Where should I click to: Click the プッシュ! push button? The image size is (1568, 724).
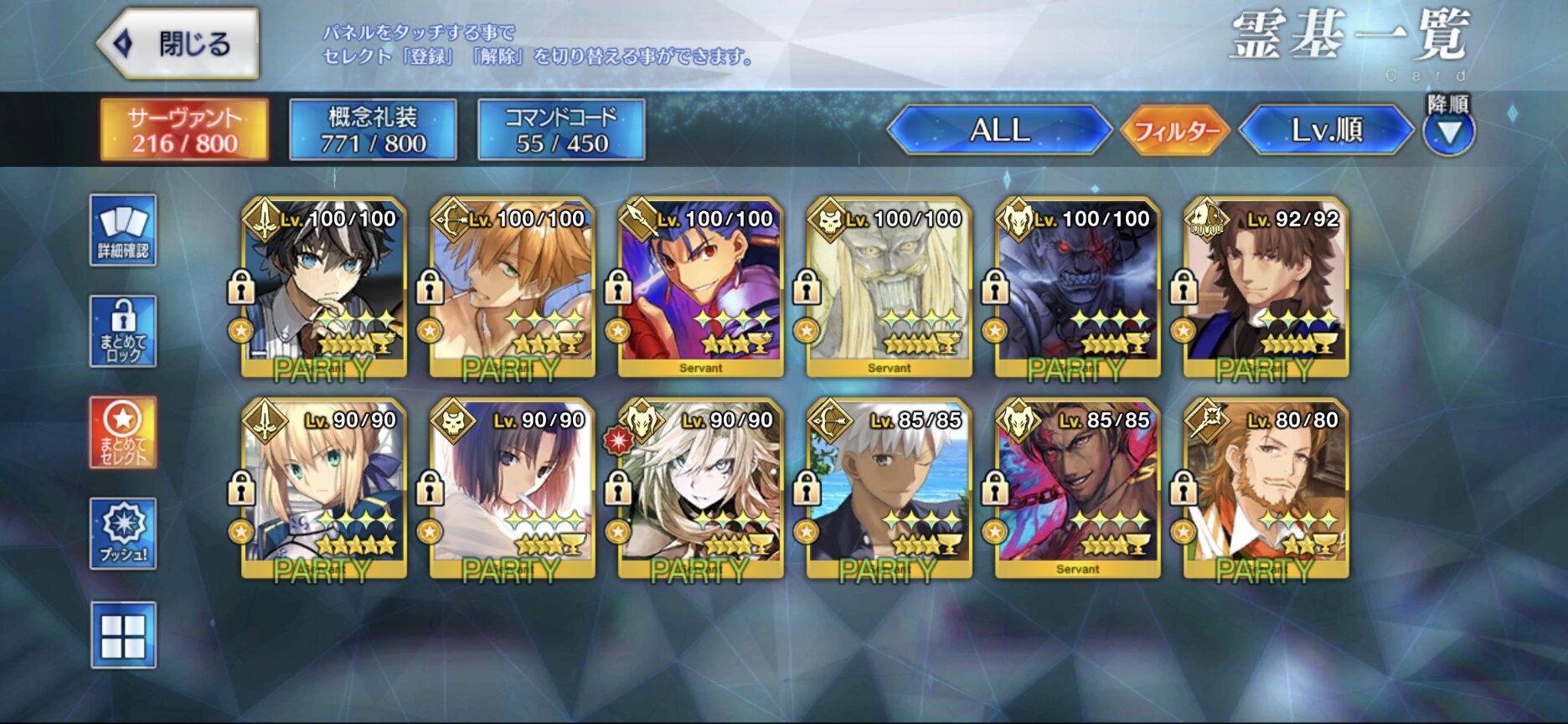coord(123,534)
